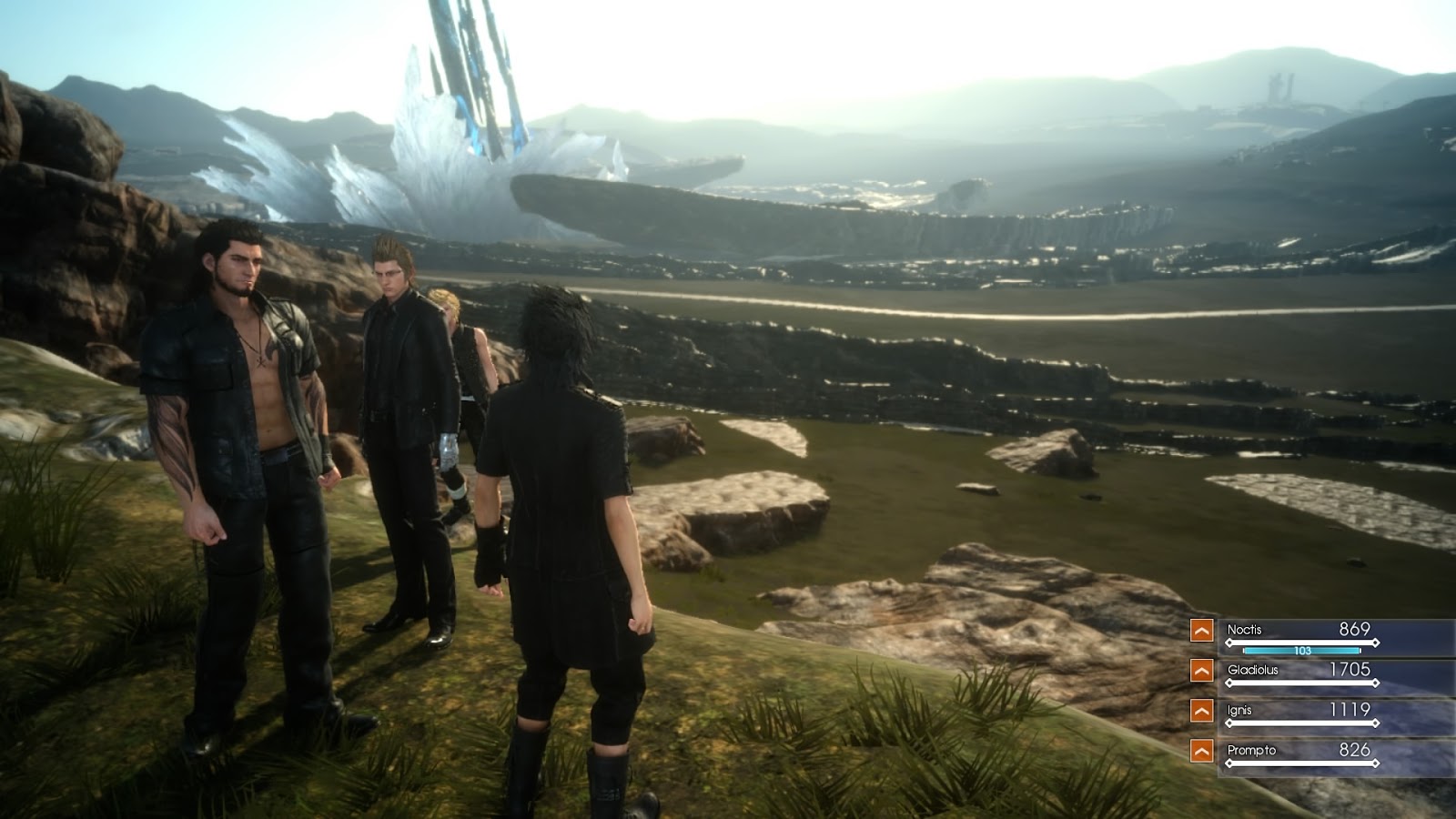Image resolution: width=1456 pixels, height=819 pixels.
Task: Click the right diamond on Prompto's HP bar
Action: (x=1376, y=763)
